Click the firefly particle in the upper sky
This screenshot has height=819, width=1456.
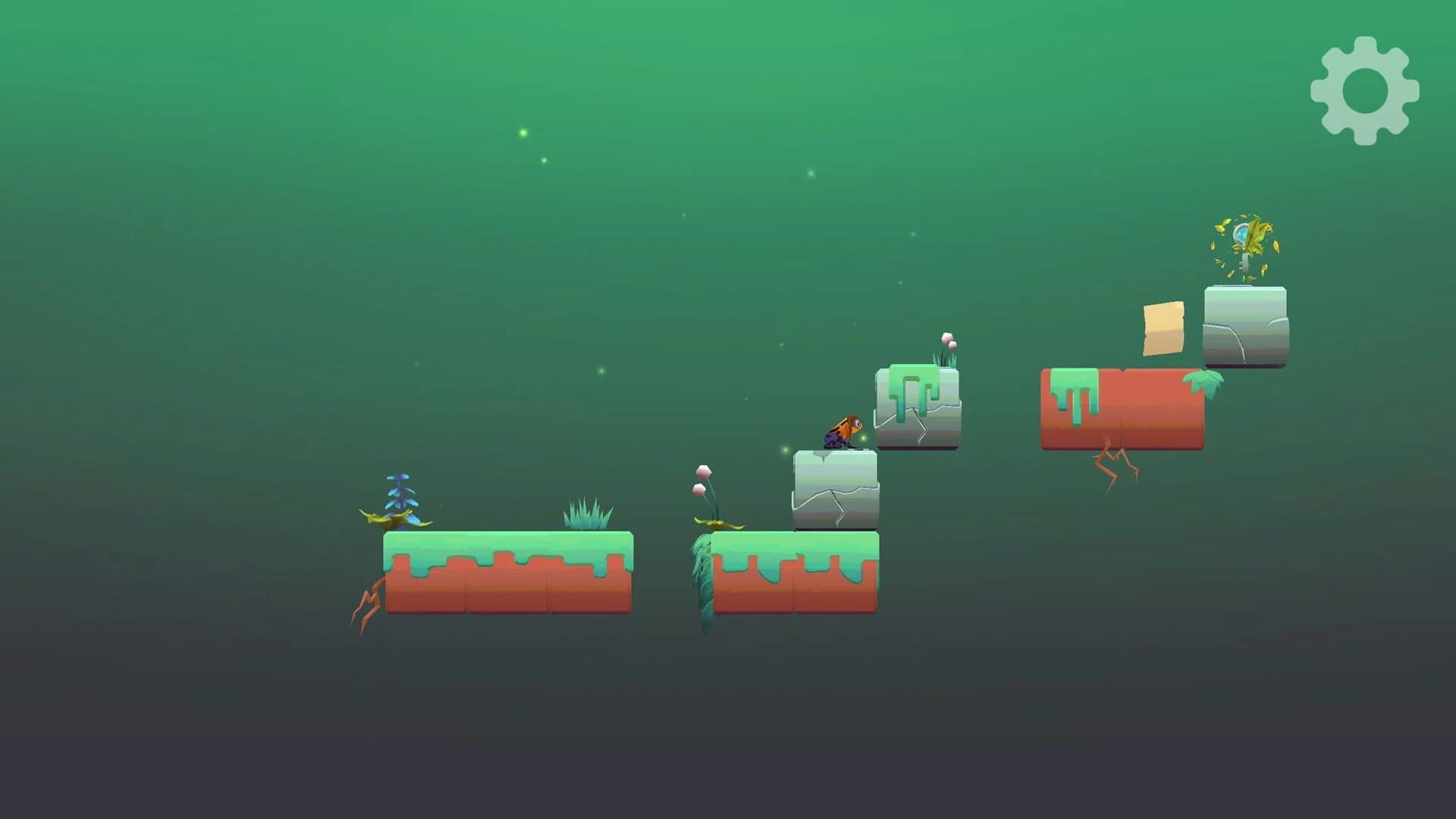pyautogui.click(x=522, y=131)
